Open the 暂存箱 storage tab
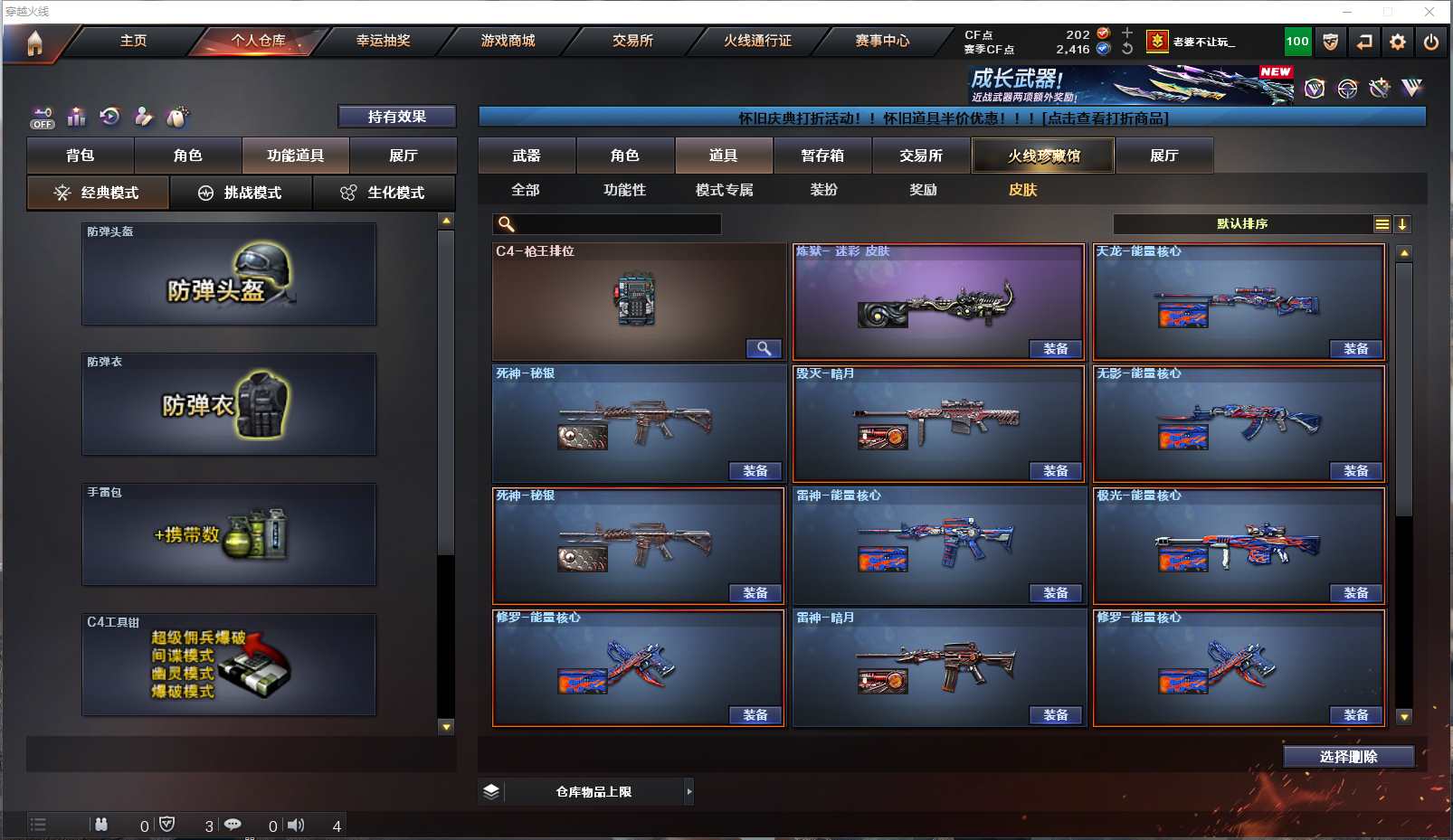This screenshot has width=1453, height=840. [x=822, y=156]
